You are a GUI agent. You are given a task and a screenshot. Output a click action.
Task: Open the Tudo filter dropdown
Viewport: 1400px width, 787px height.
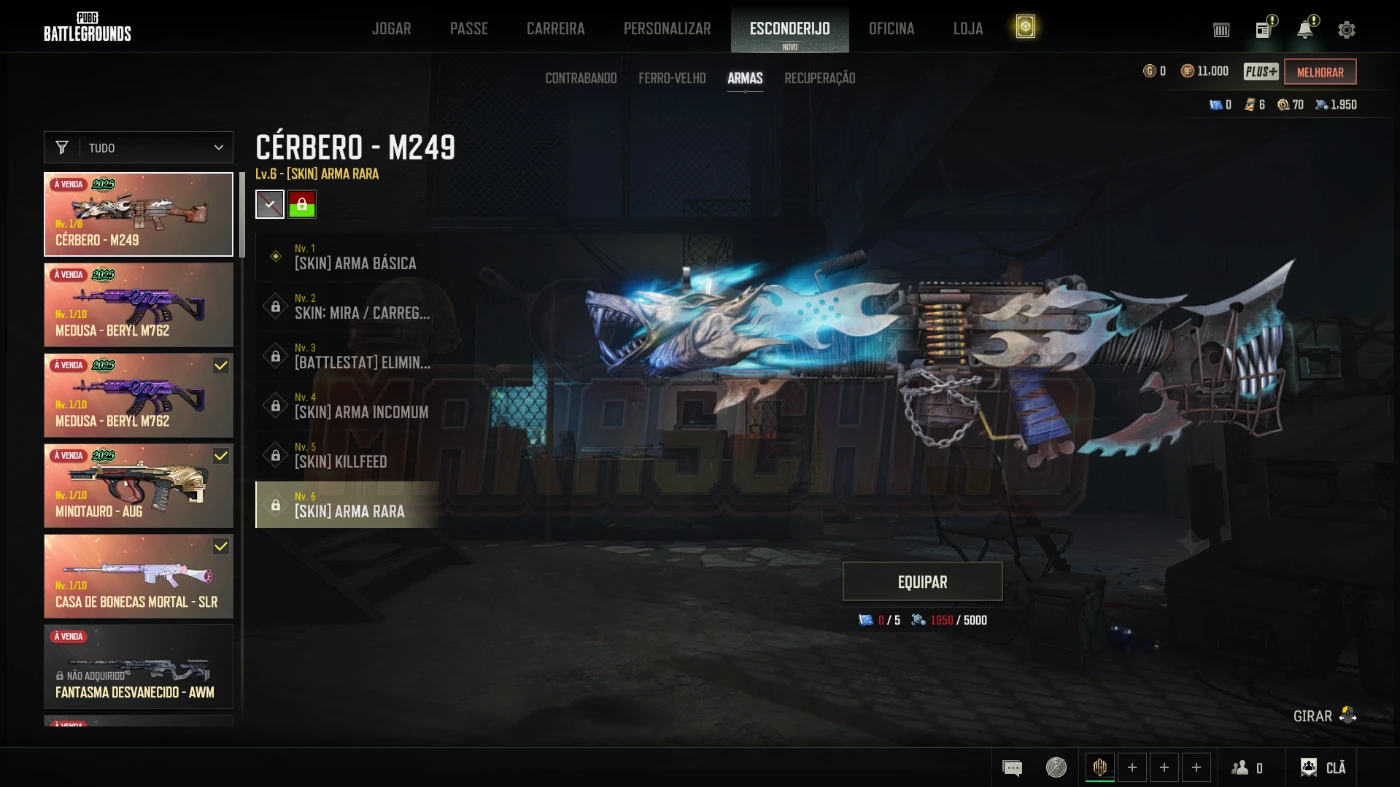coord(139,148)
